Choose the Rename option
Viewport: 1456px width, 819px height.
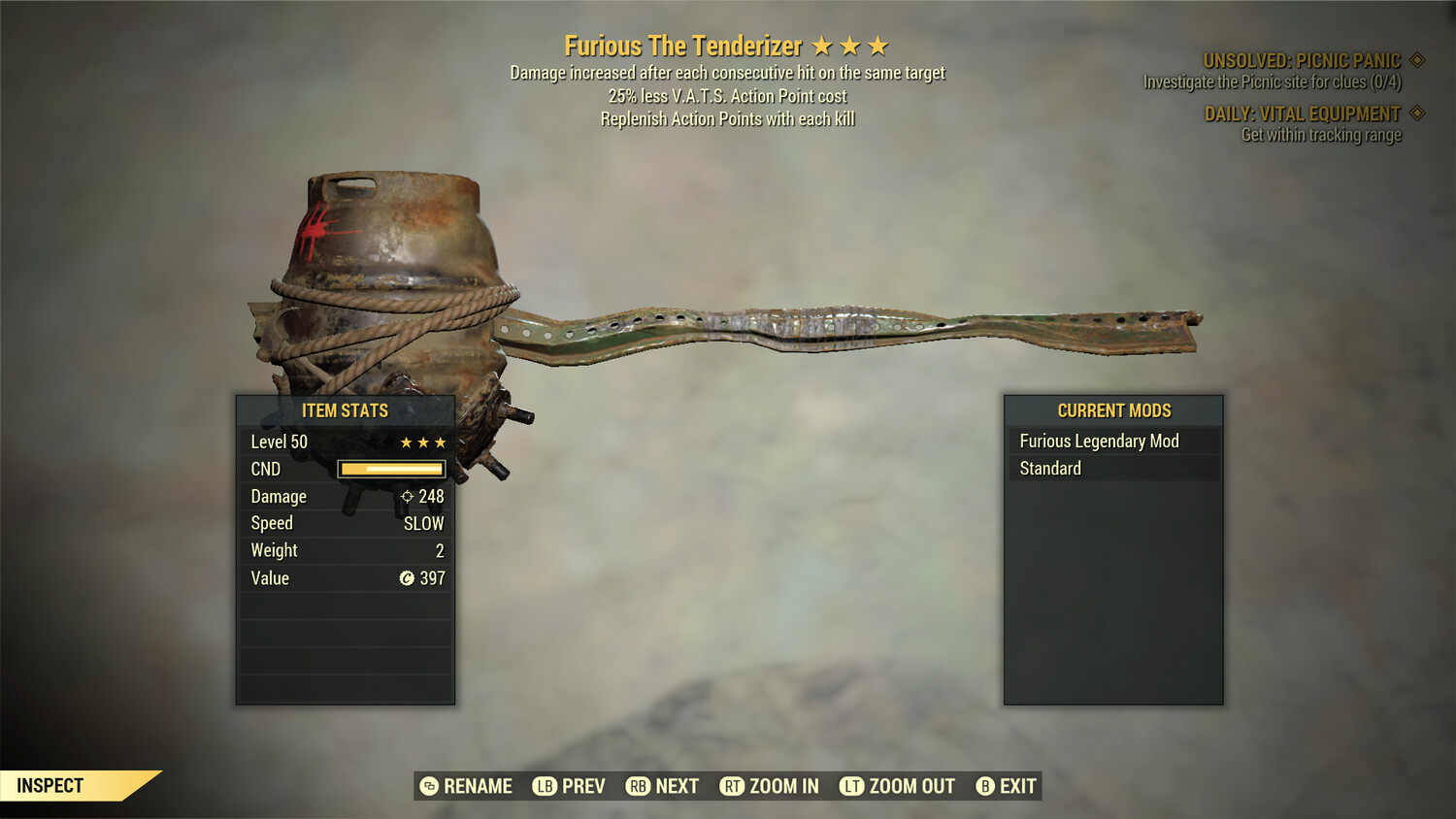466,786
